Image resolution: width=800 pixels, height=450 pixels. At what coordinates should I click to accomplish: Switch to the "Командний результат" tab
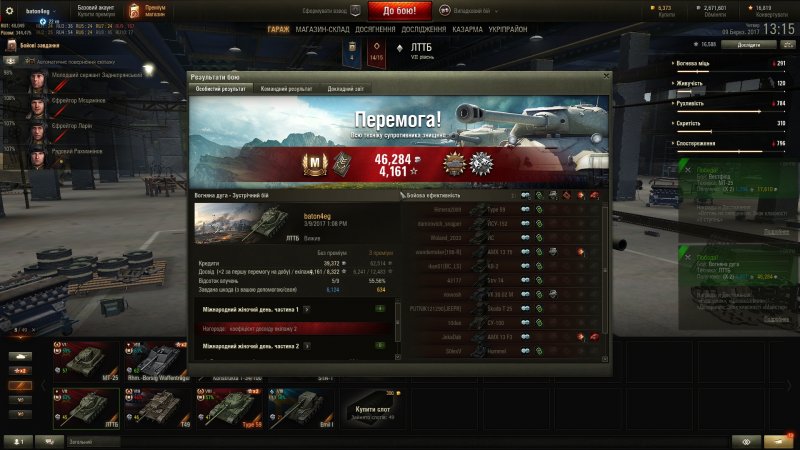(286, 89)
